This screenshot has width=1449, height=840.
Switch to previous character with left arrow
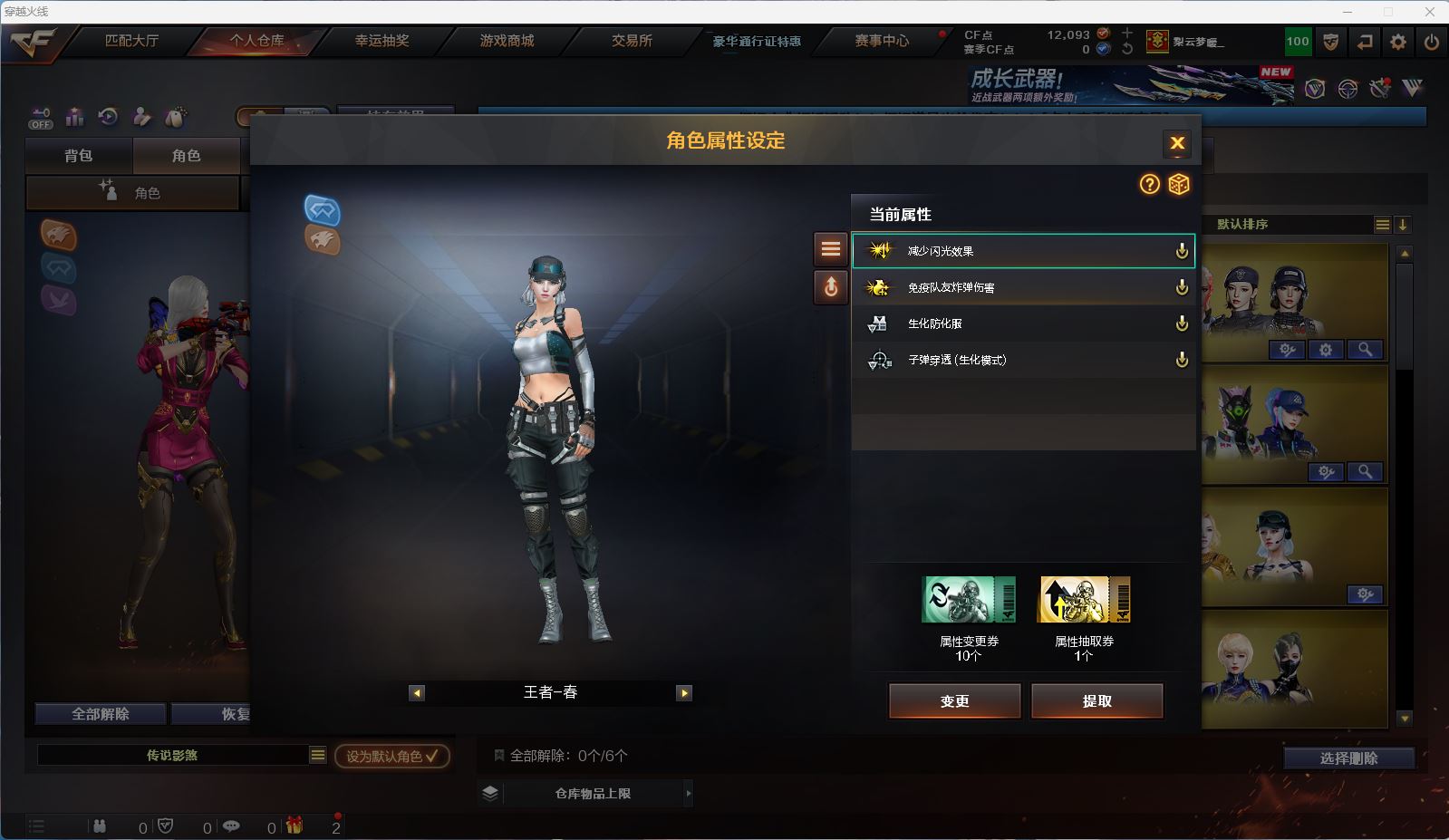coord(417,693)
